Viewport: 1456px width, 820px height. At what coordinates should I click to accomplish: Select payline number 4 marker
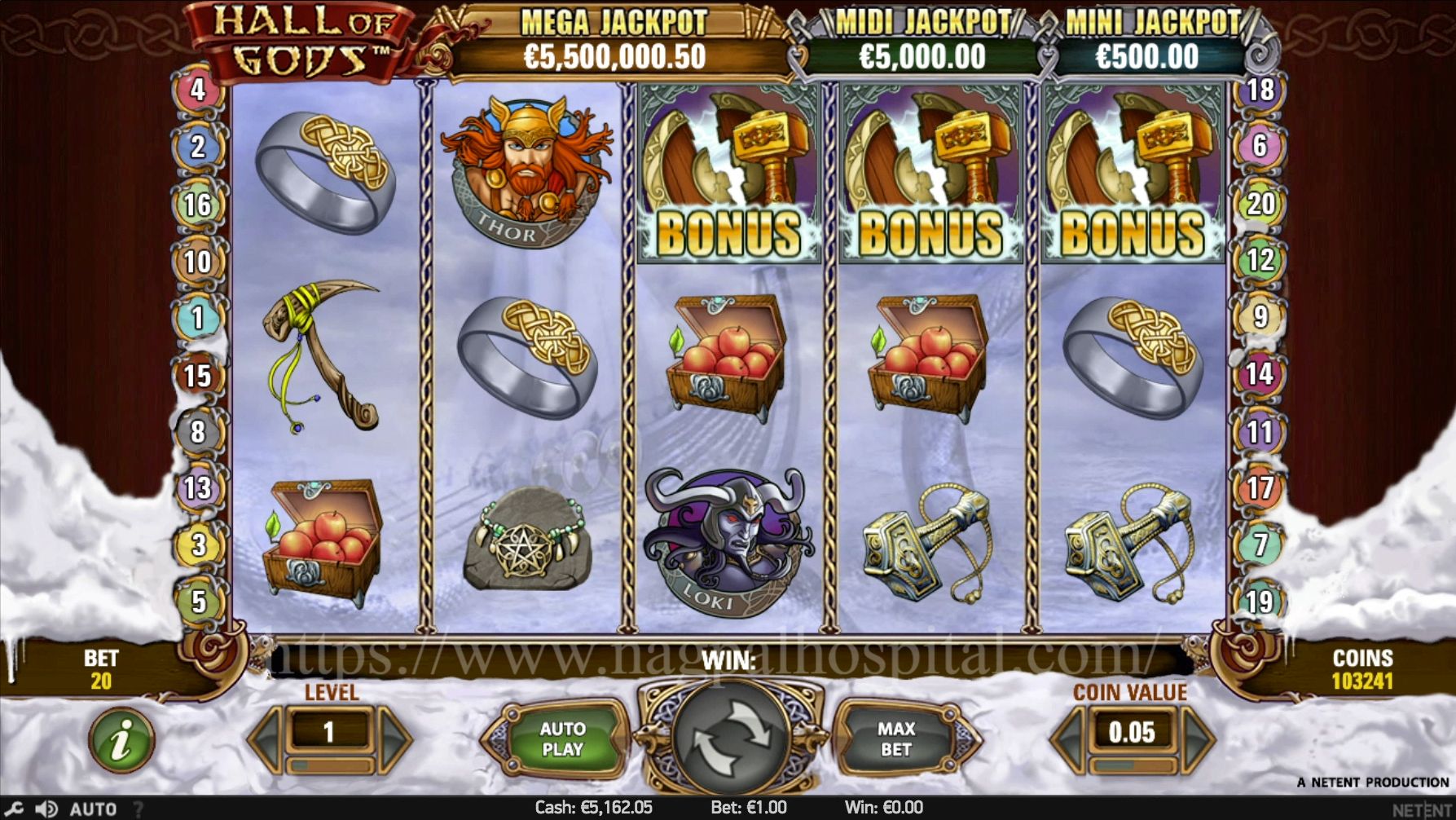tap(198, 90)
